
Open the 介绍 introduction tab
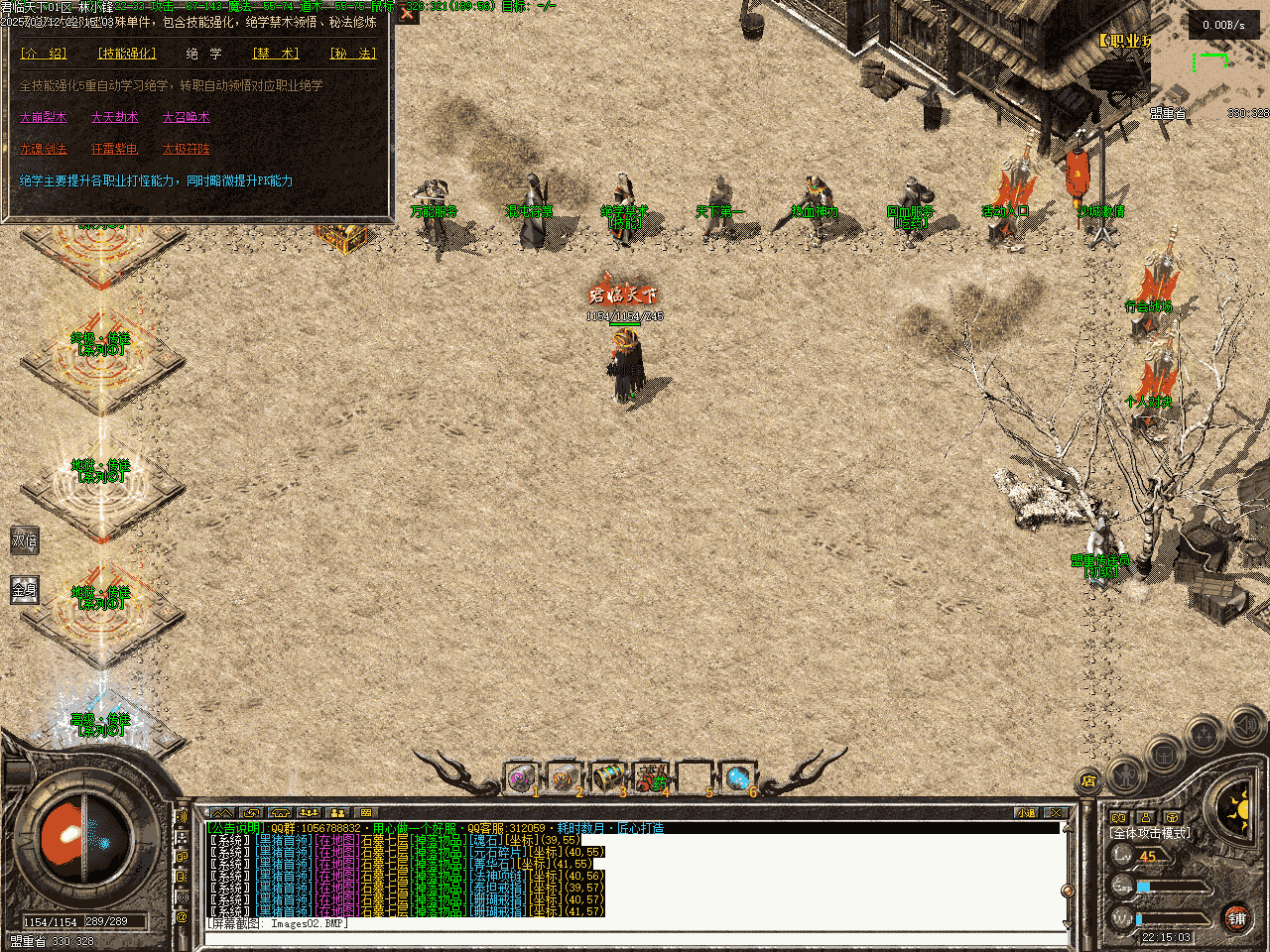click(x=44, y=54)
